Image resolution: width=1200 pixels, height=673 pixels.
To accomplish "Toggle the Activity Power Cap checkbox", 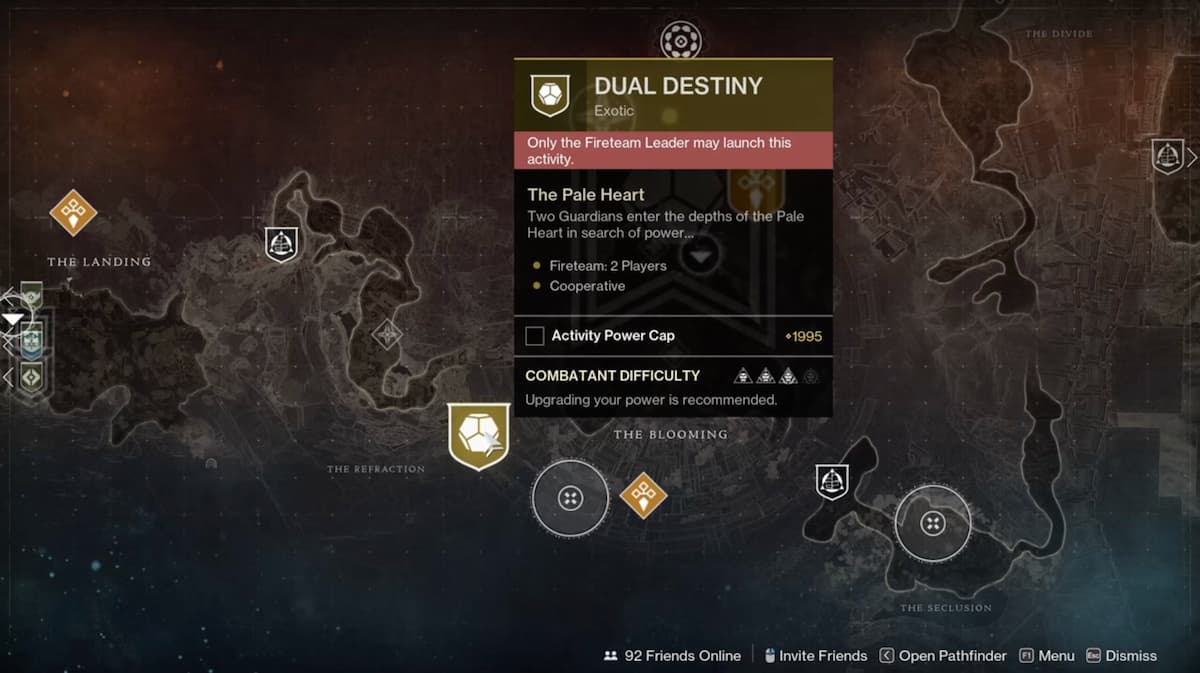I will coord(535,336).
